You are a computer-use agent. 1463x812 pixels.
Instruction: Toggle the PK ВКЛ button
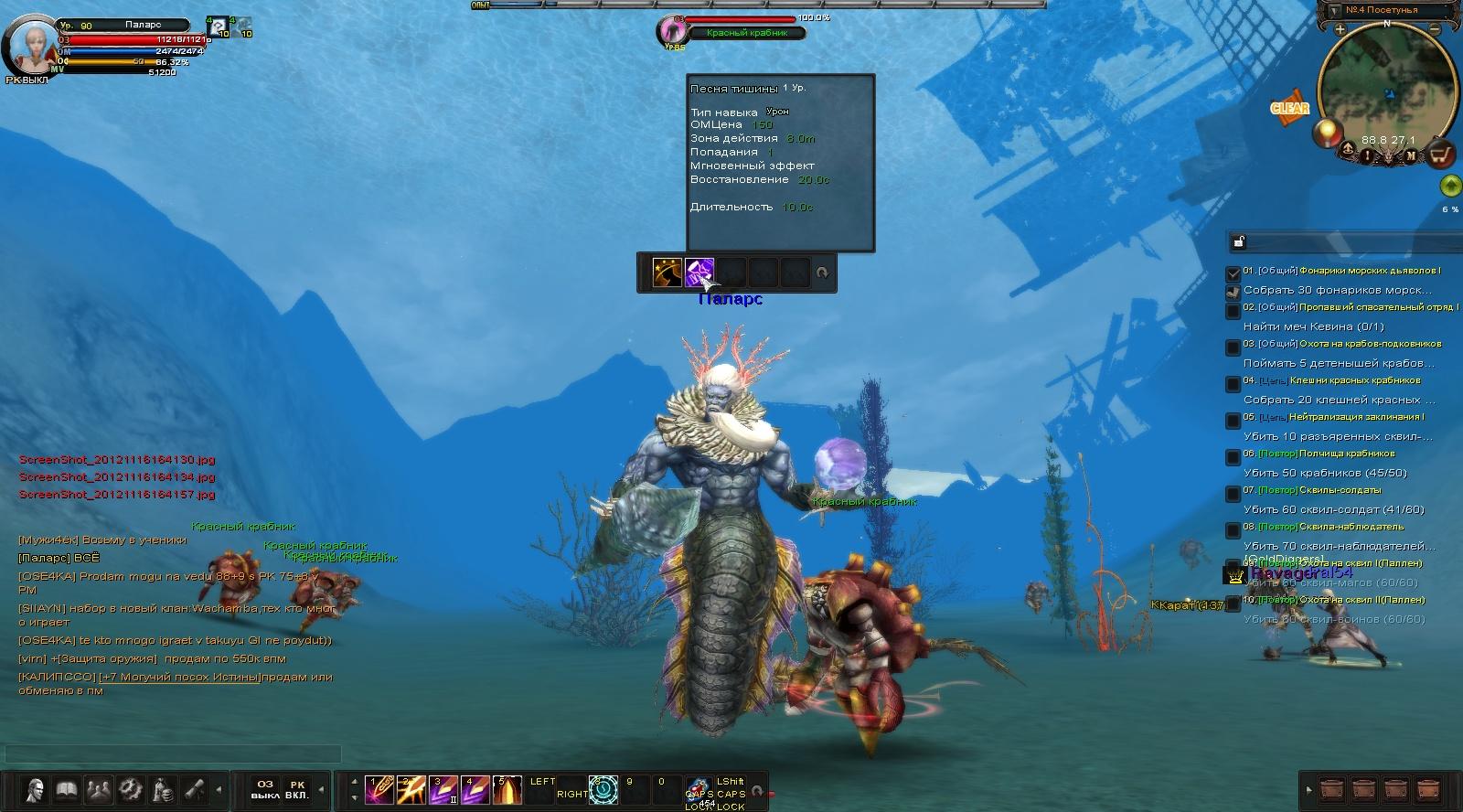click(x=297, y=789)
